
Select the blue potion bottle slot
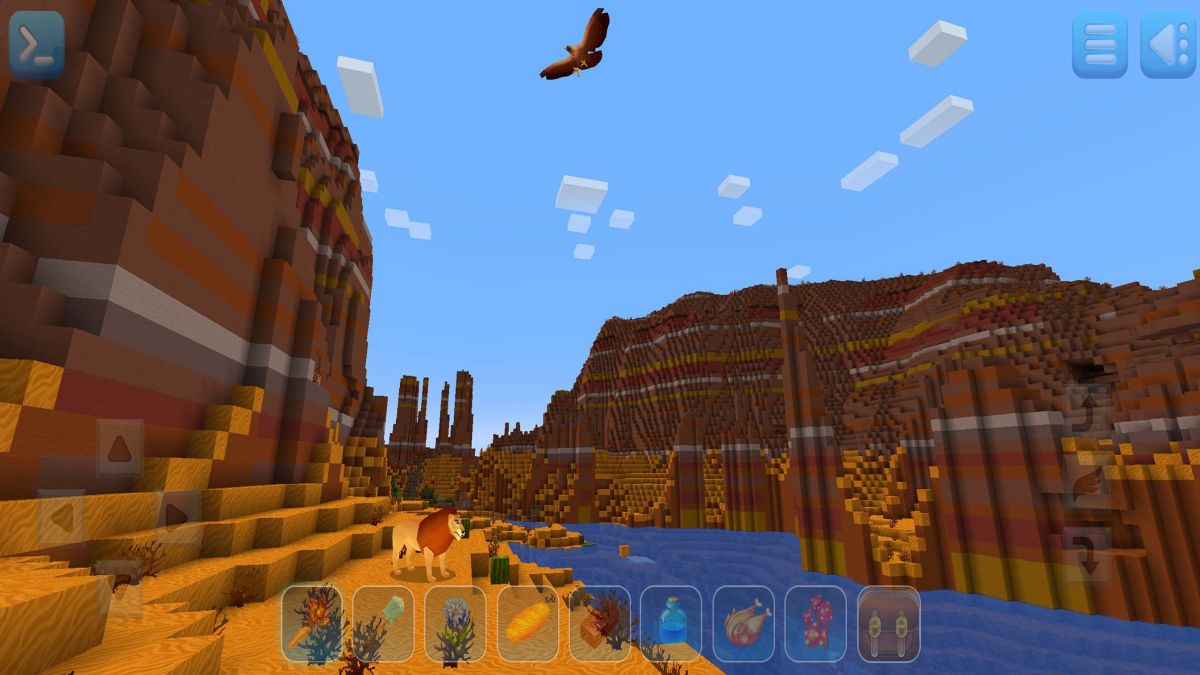click(x=672, y=623)
